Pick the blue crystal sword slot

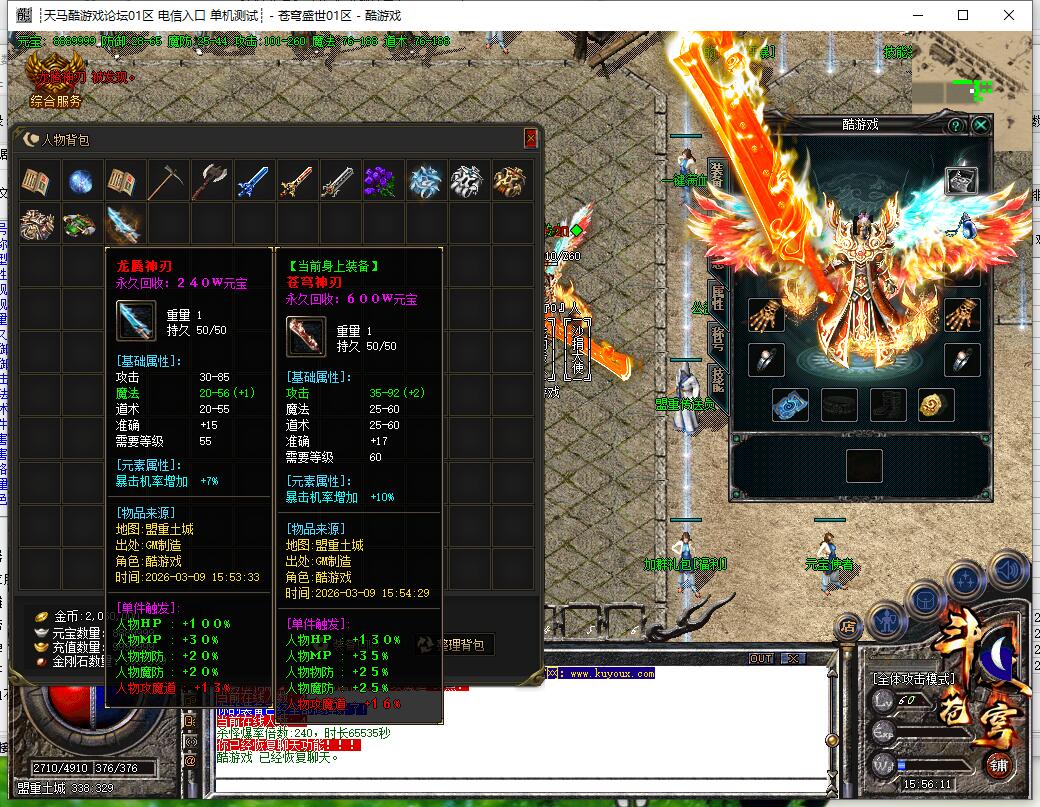[254, 181]
